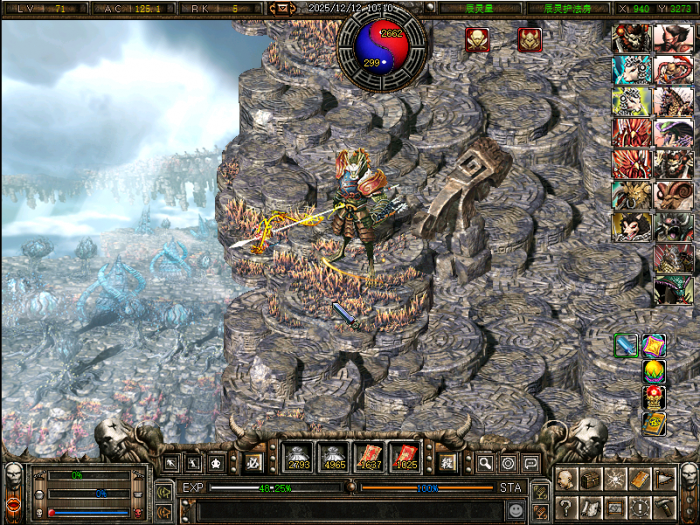Use the hotbar item with count 4965
The width and height of the screenshot is (700, 525).
(333, 457)
